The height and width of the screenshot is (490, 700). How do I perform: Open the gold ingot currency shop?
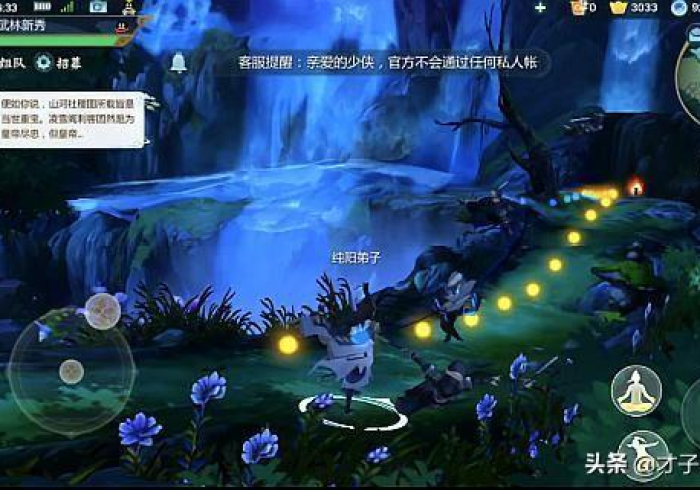click(x=619, y=8)
